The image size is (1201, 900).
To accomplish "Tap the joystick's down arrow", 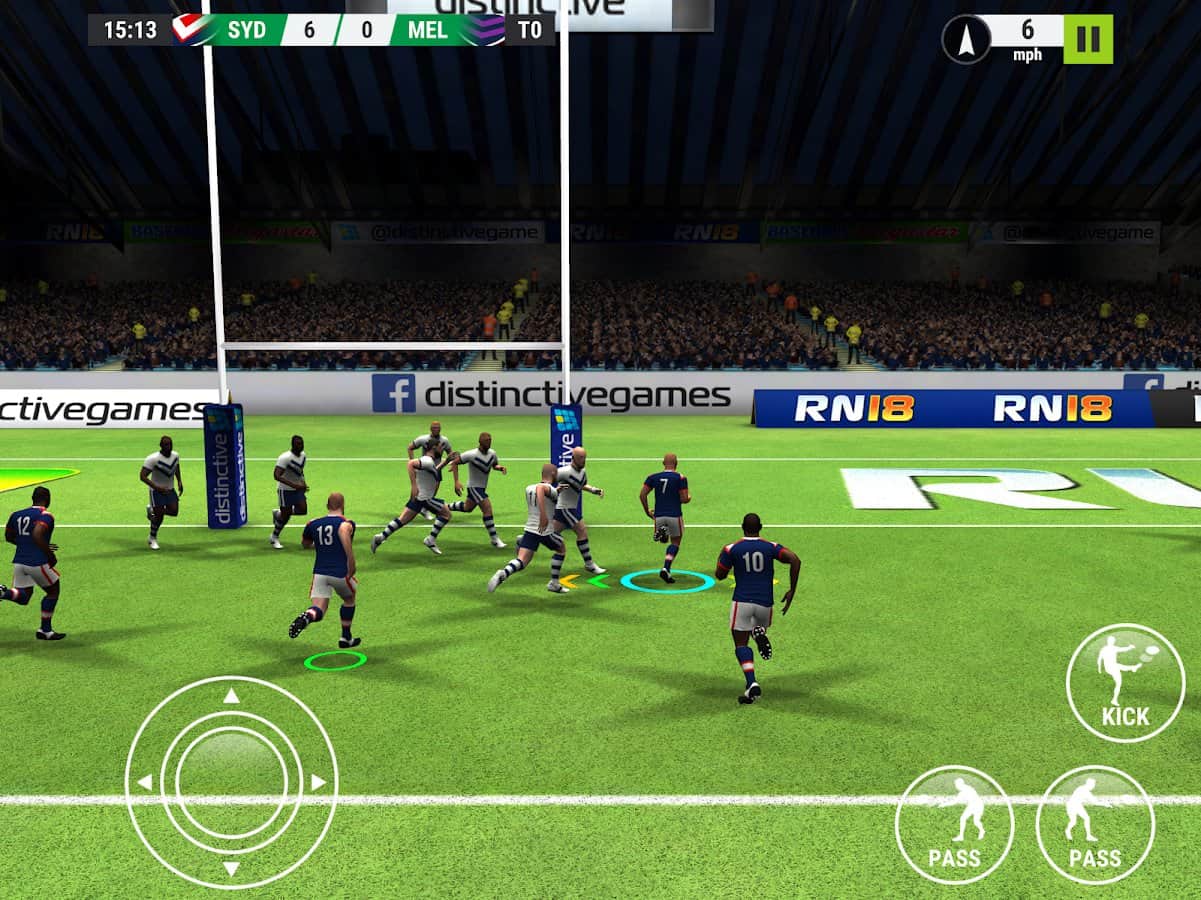I will [231, 868].
